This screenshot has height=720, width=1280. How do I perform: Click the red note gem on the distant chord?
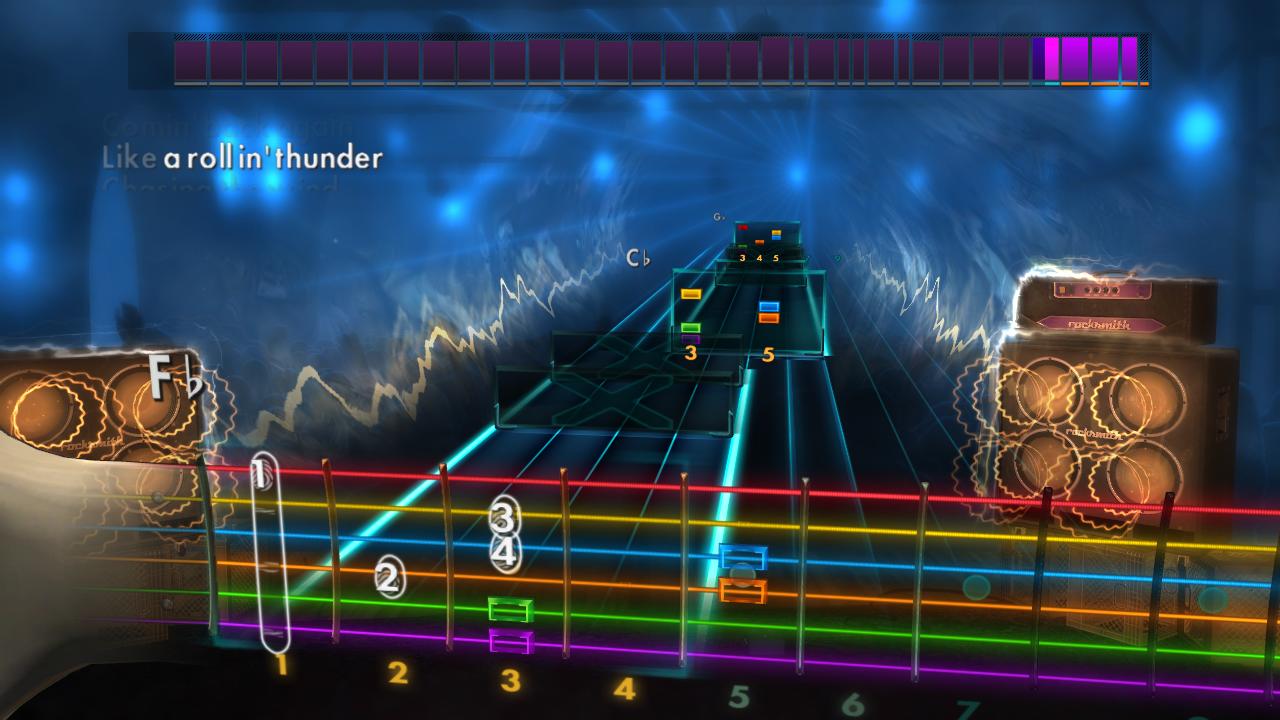pyautogui.click(x=744, y=226)
